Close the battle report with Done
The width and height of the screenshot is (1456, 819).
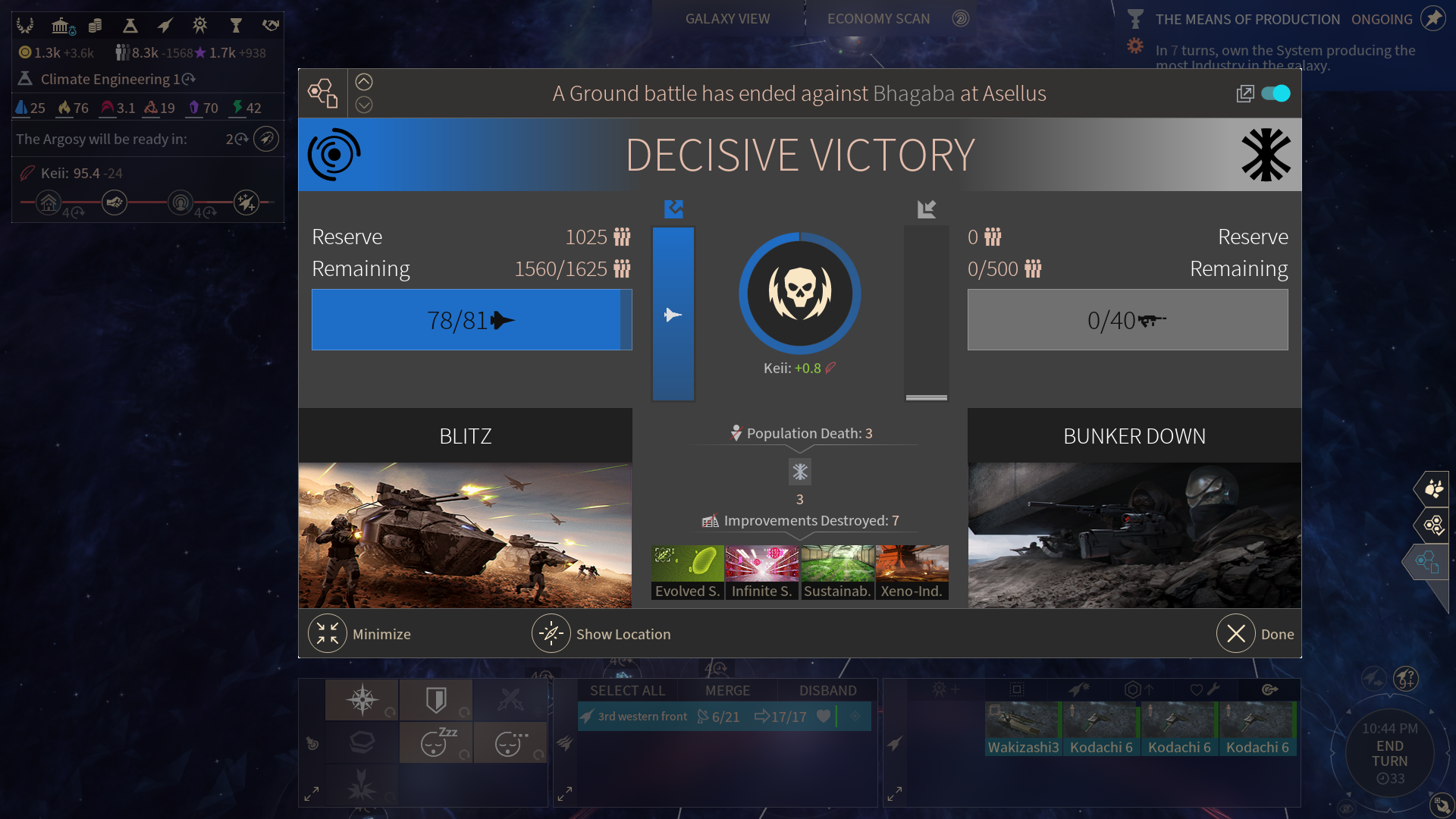coord(1236,634)
